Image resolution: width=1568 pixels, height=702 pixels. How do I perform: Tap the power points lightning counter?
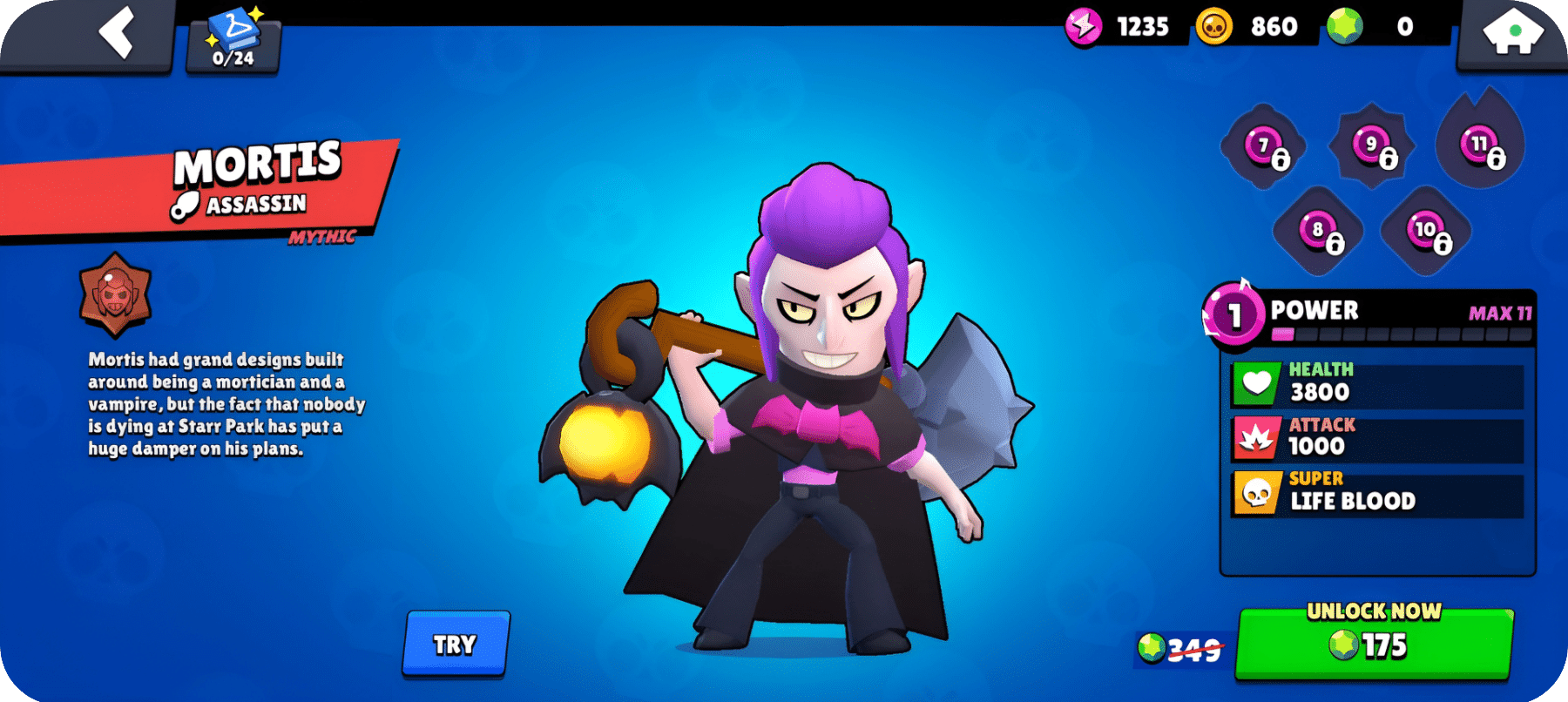[1083, 26]
